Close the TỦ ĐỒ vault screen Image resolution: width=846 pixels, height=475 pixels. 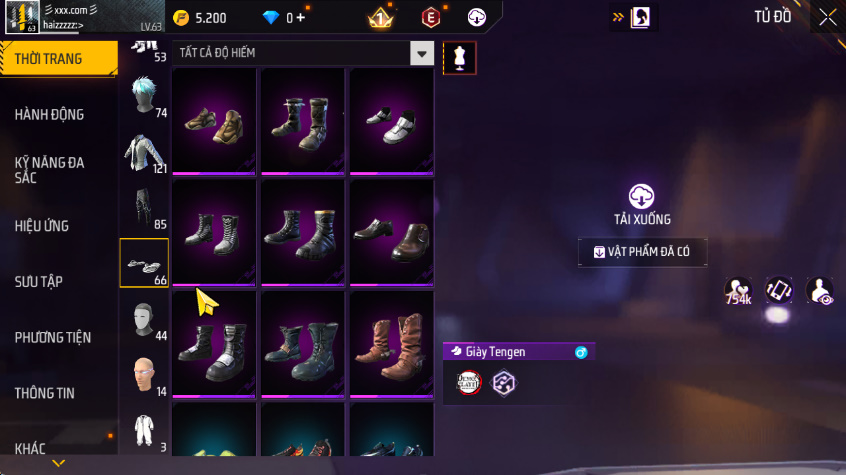828,17
